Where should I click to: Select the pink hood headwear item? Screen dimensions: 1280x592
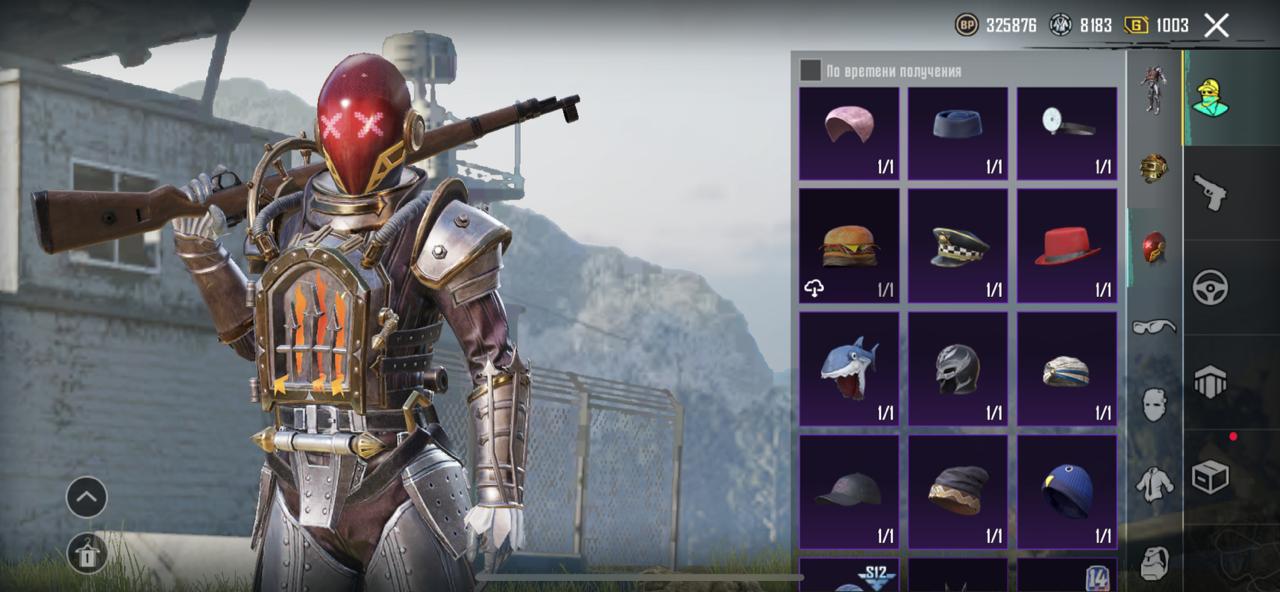click(849, 133)
